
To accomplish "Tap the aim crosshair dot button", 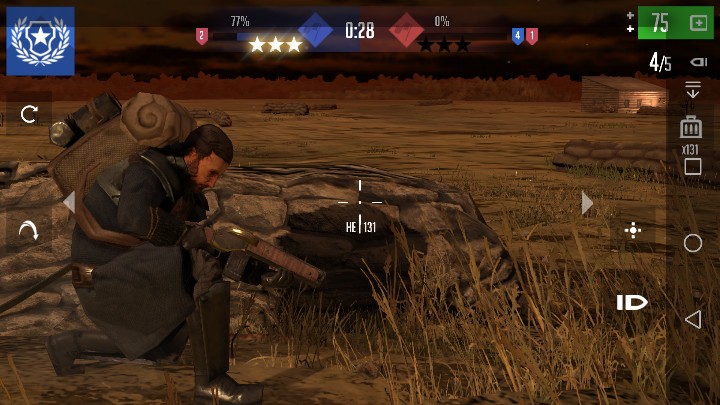I will (632, 231).
